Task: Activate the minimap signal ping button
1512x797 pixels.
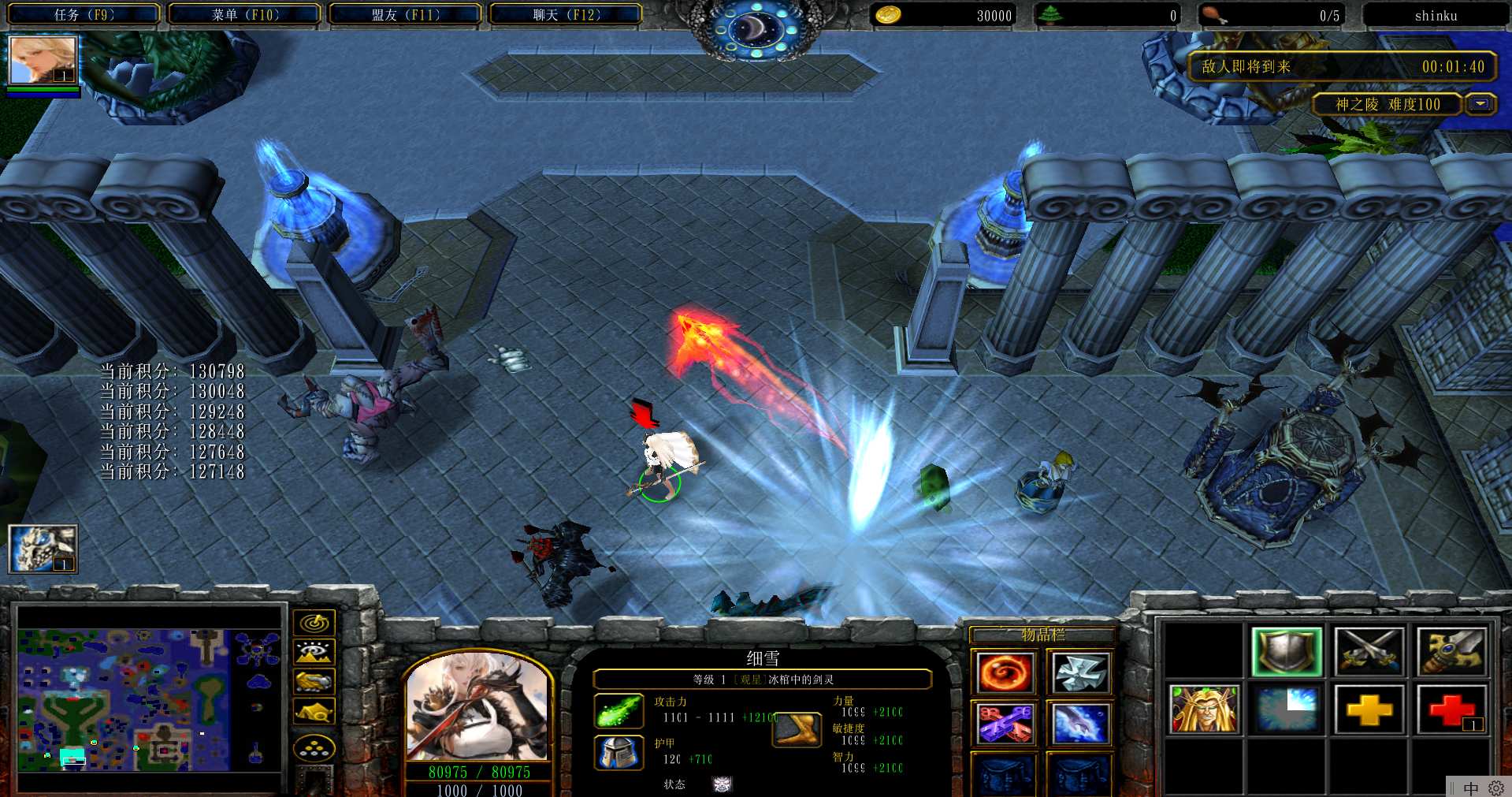Action: (x=314, y=623)
